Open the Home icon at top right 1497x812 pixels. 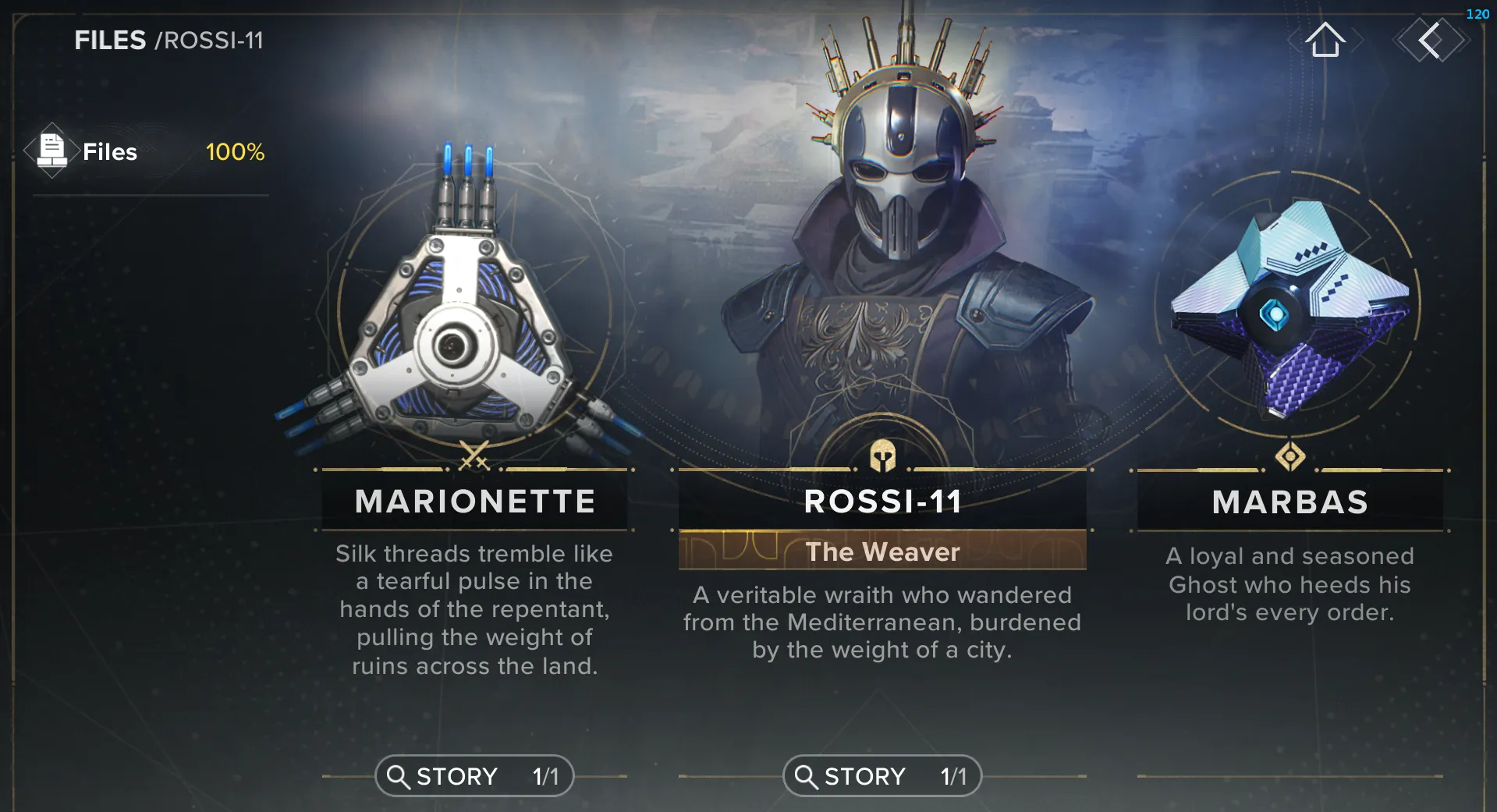click(x=1326, y=41)
